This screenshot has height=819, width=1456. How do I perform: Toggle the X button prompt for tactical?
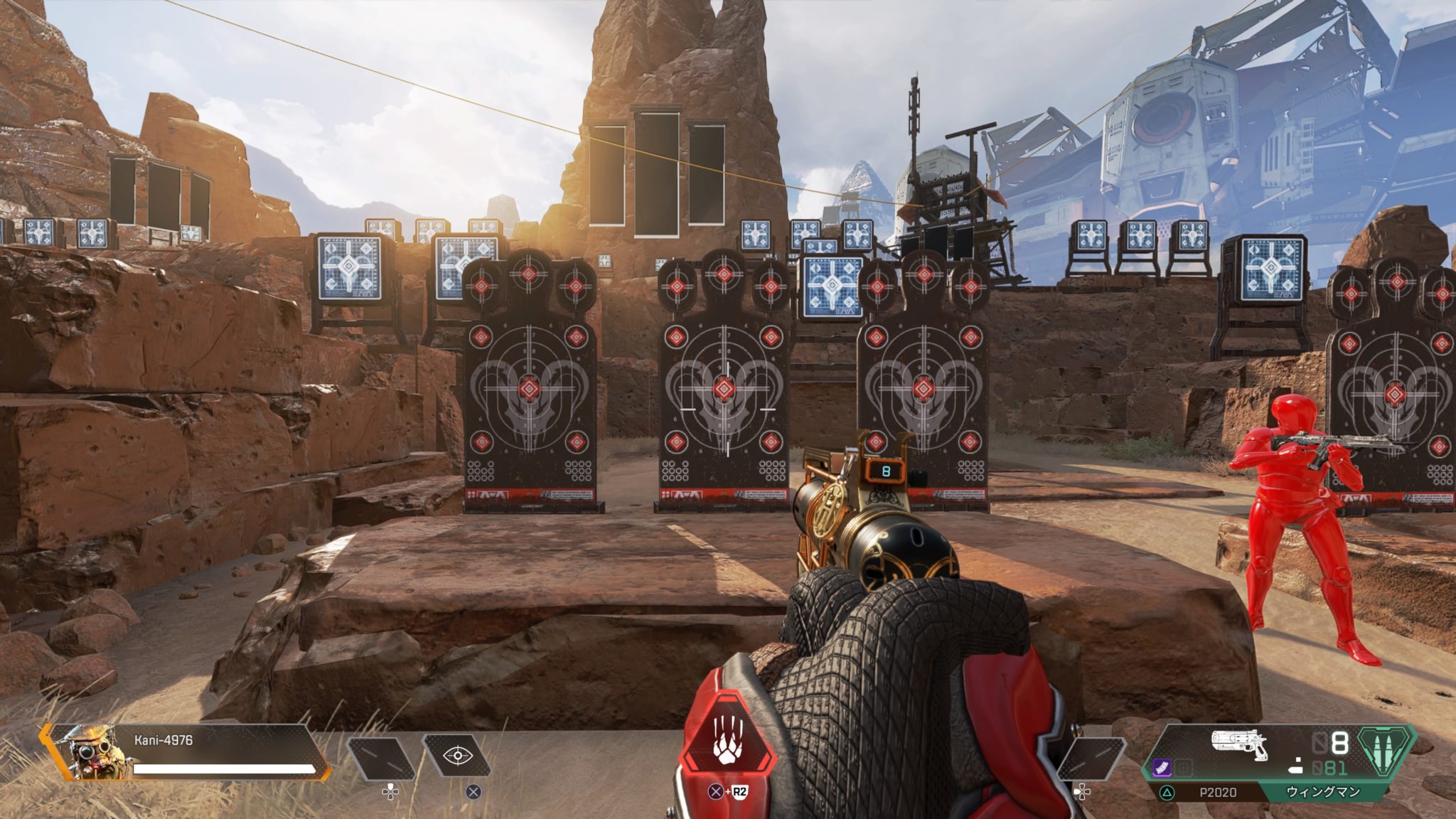pyautogui.click(x=472, y=791)
